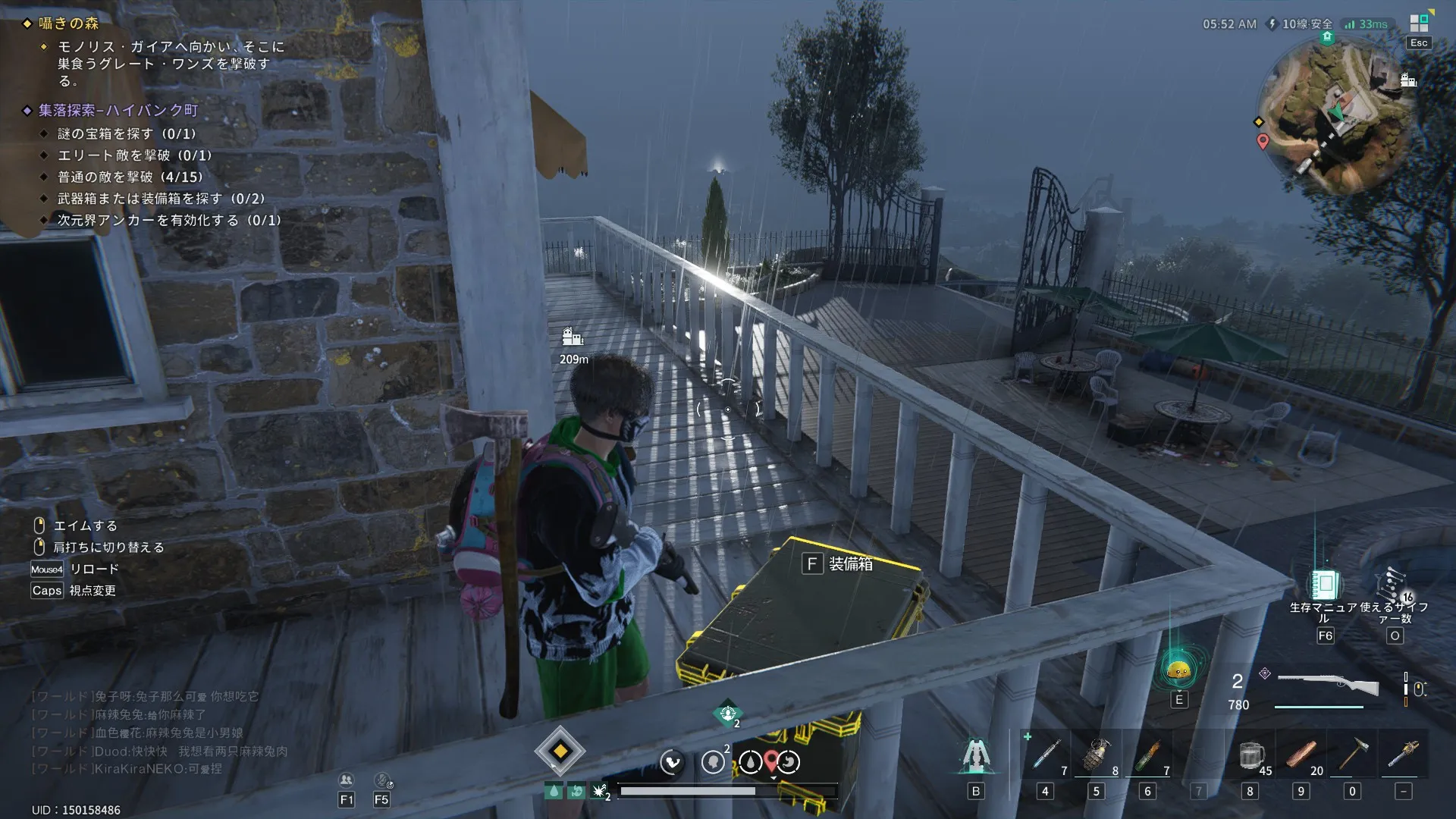Screen dimensions: 1456x819
Task: Open the build mode tower icon
Action: pyautogui.click(x=976, y=755)
